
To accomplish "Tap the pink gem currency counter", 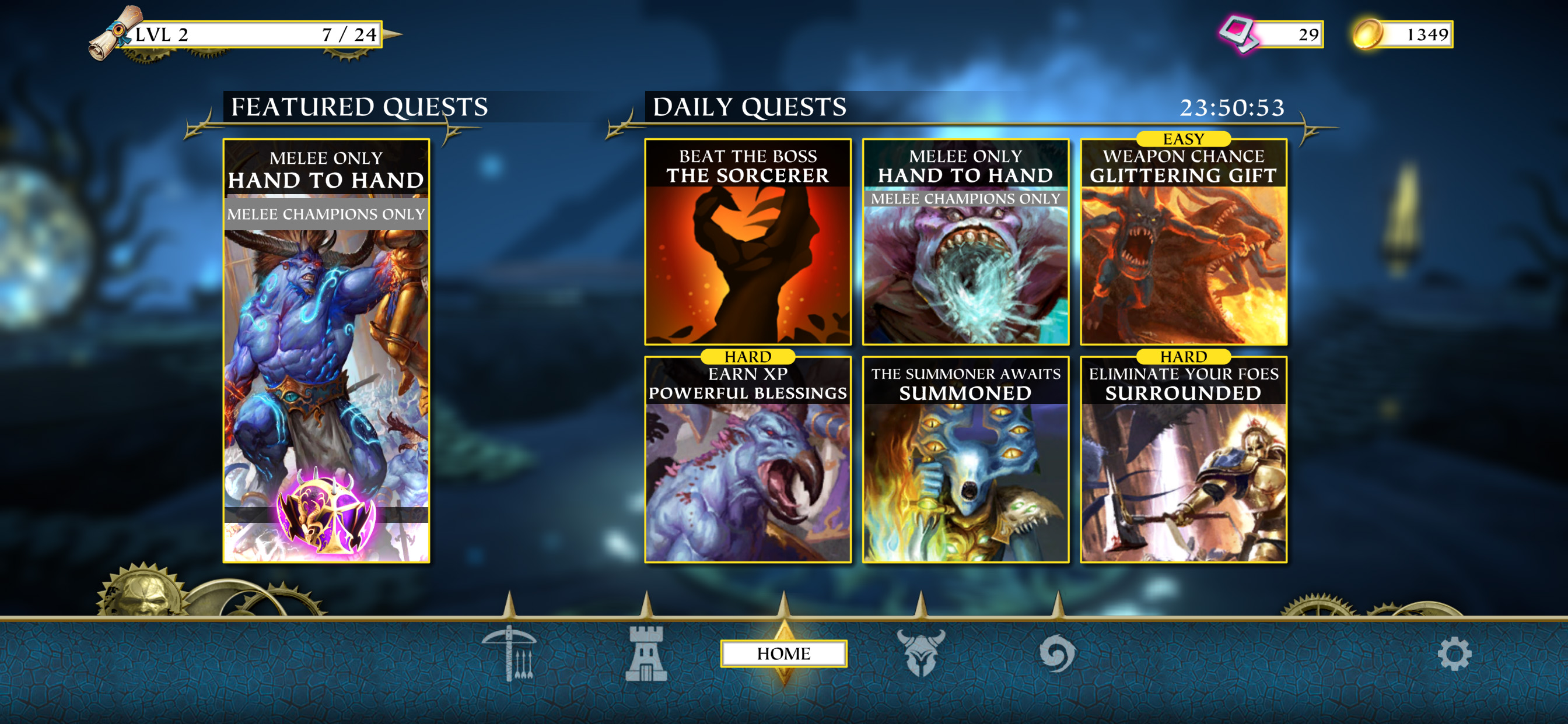I will pos(1272,34).
